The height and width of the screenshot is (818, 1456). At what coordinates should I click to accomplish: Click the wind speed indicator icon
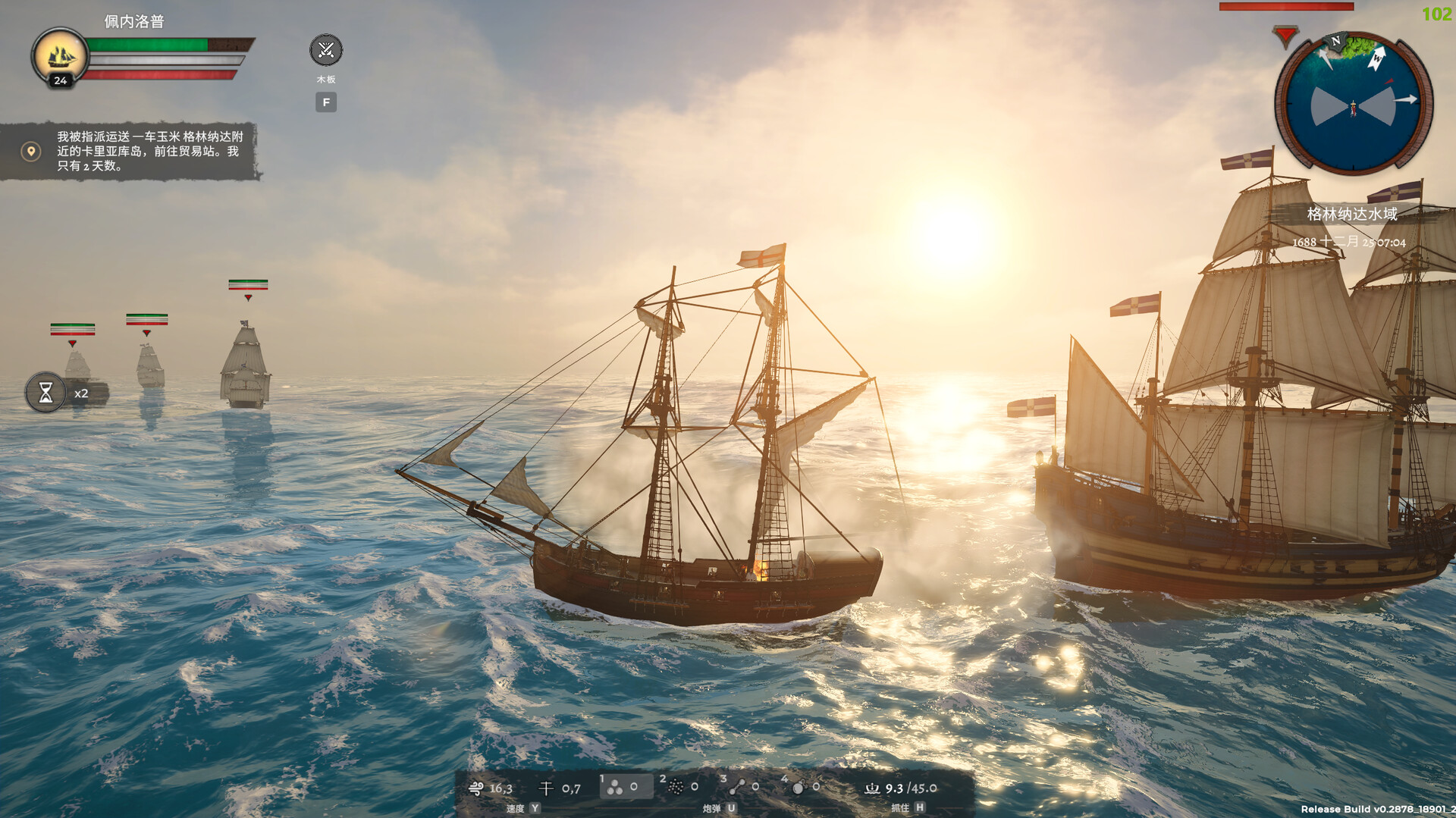pyautogui.click(x=476, y=787)
